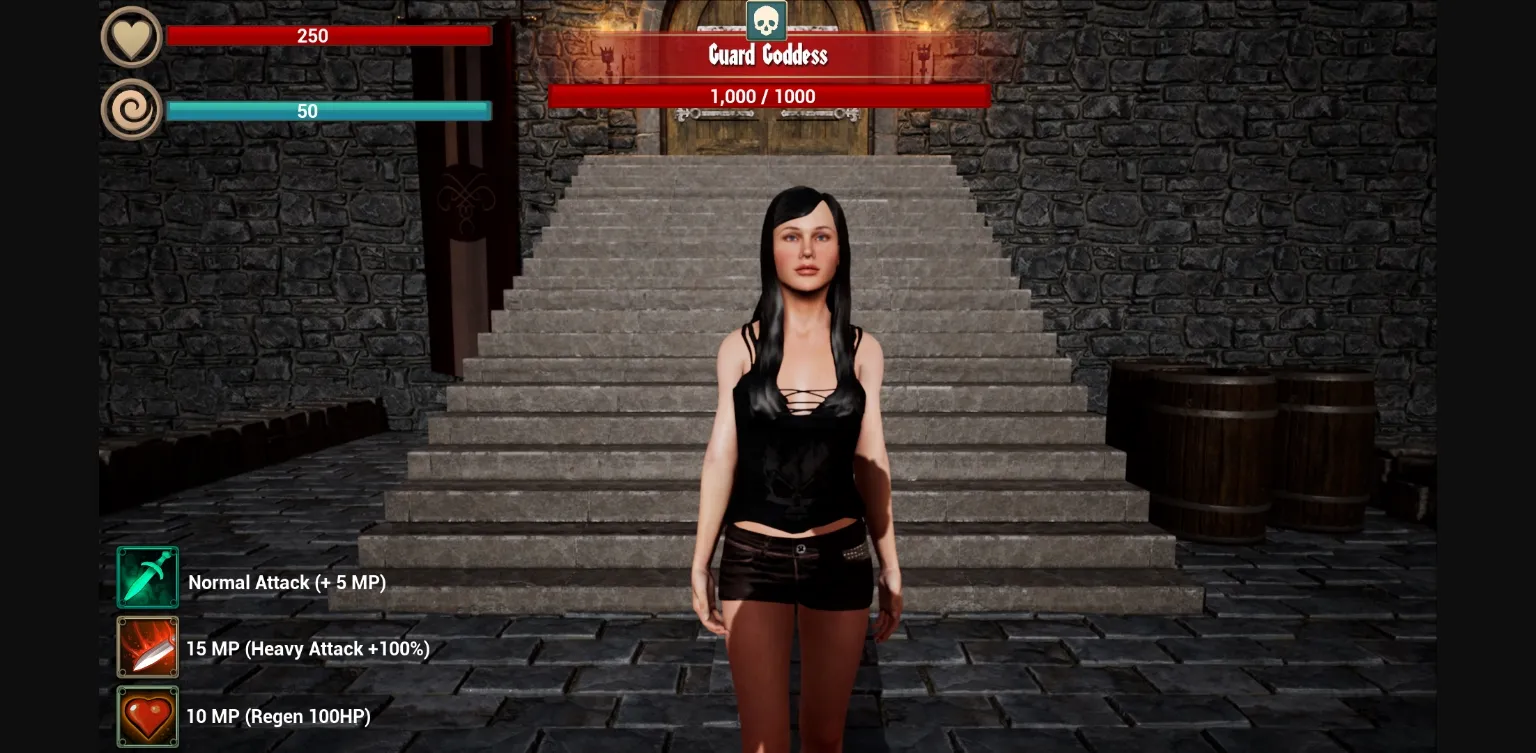1536x753 pixels.
Task: Tap the bottom heart ability slot frame
Action: [147, 716]
